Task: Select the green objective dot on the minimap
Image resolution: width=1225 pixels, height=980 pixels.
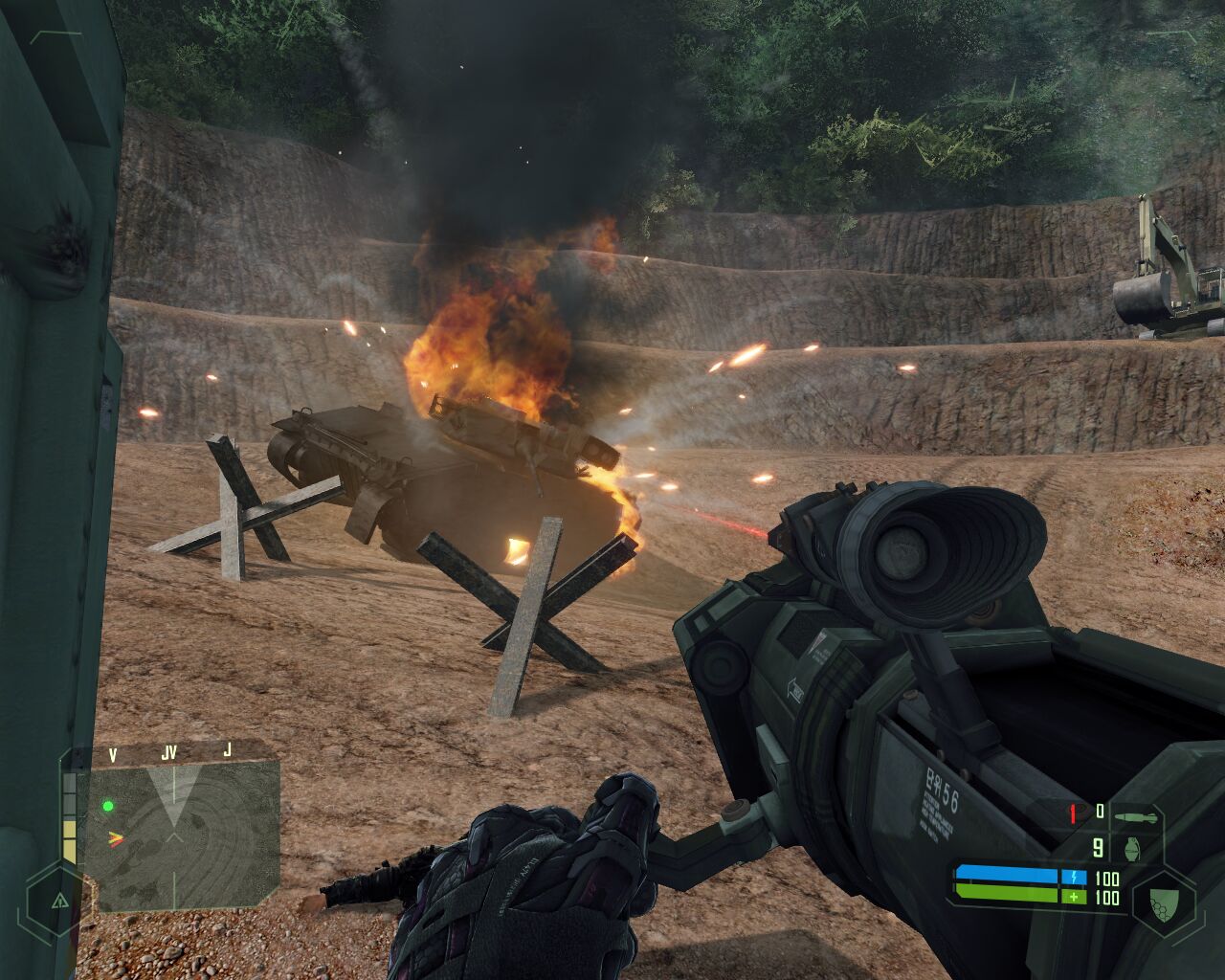Action: coord(108,806)
